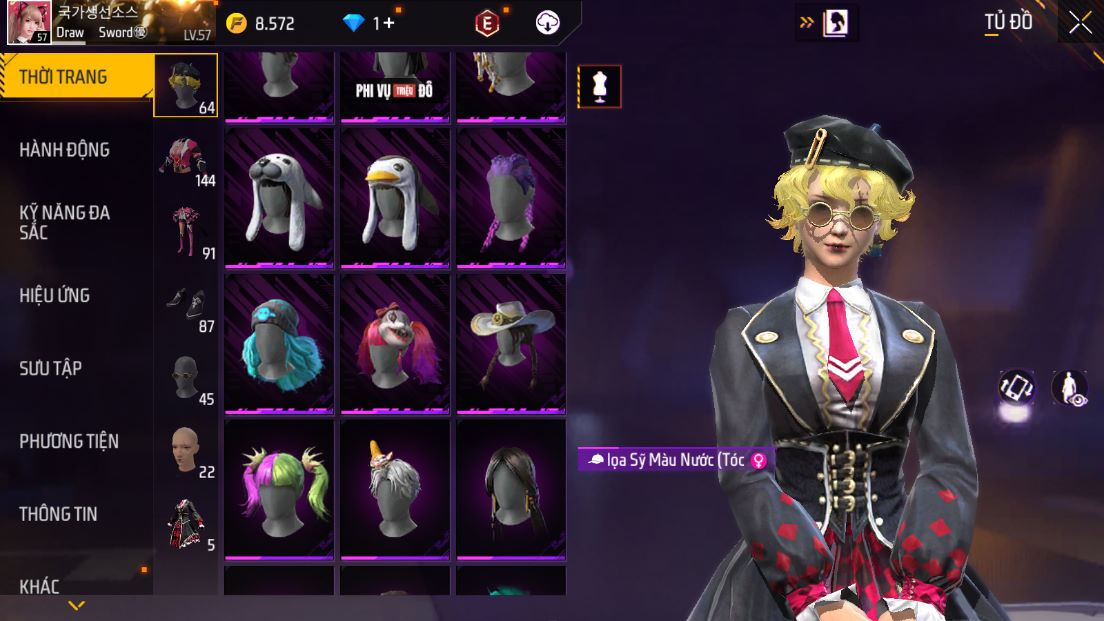Screen dimensions: 1104x621
Task: Pick the teal hair with skull beanie
Action: click(x=280, y=344)
